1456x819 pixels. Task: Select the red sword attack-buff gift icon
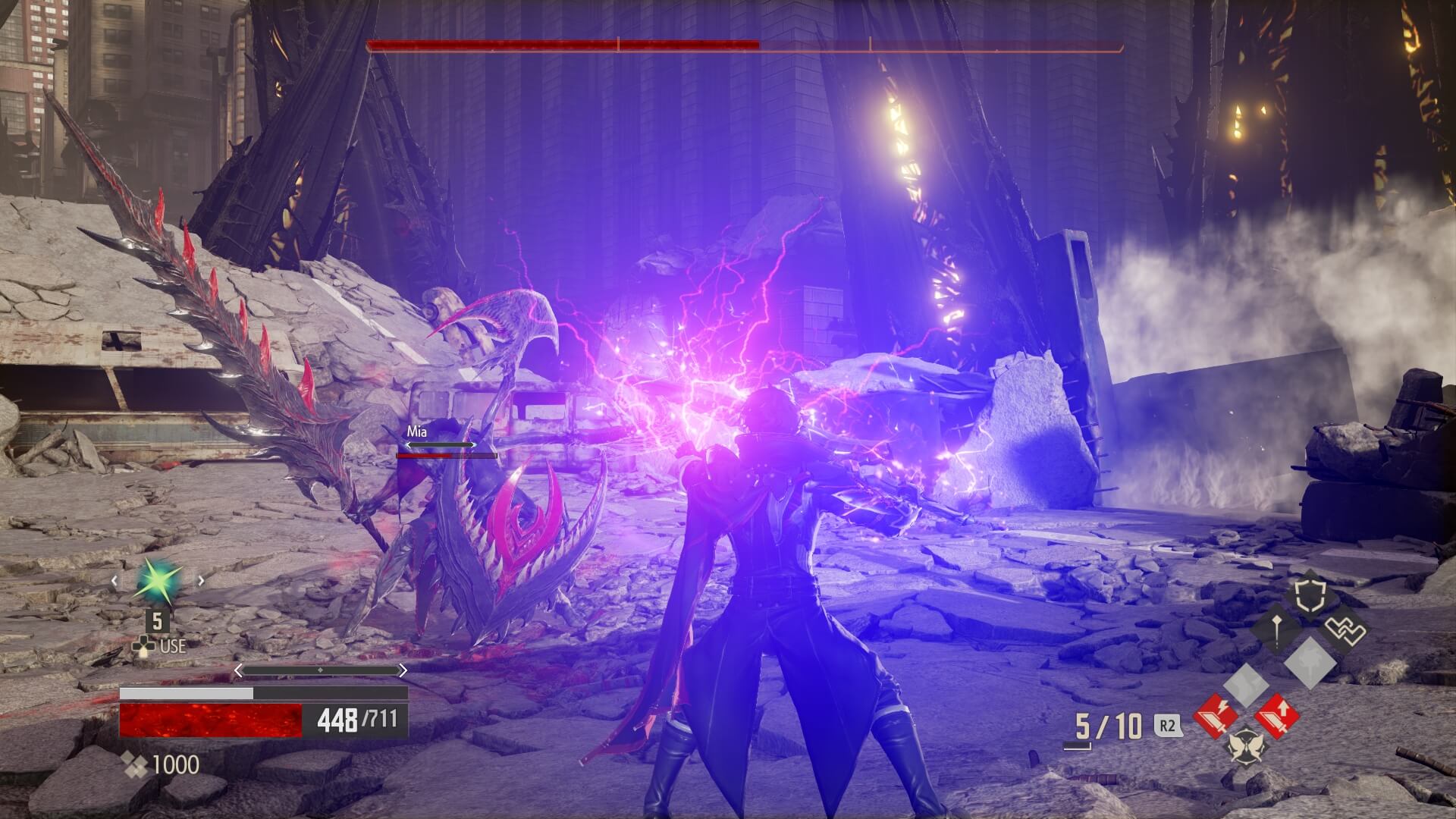(1276, 717)
